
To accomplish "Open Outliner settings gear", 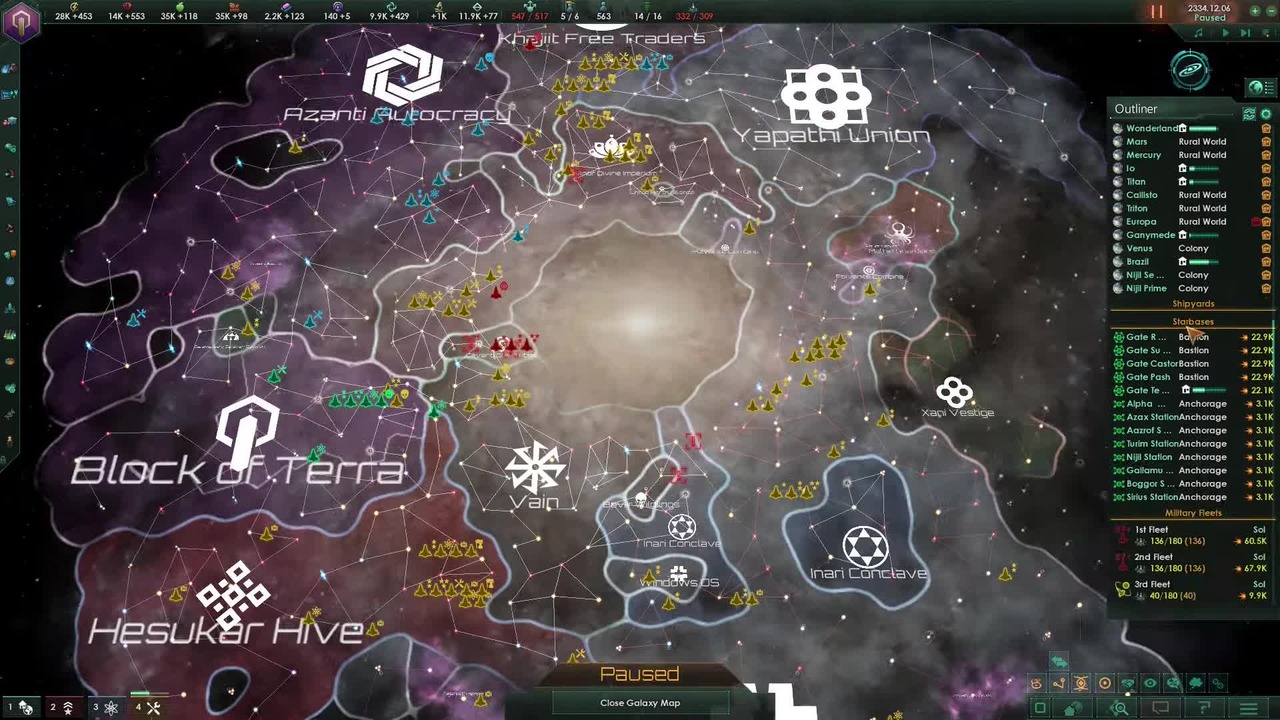I will click(1266, 115).
